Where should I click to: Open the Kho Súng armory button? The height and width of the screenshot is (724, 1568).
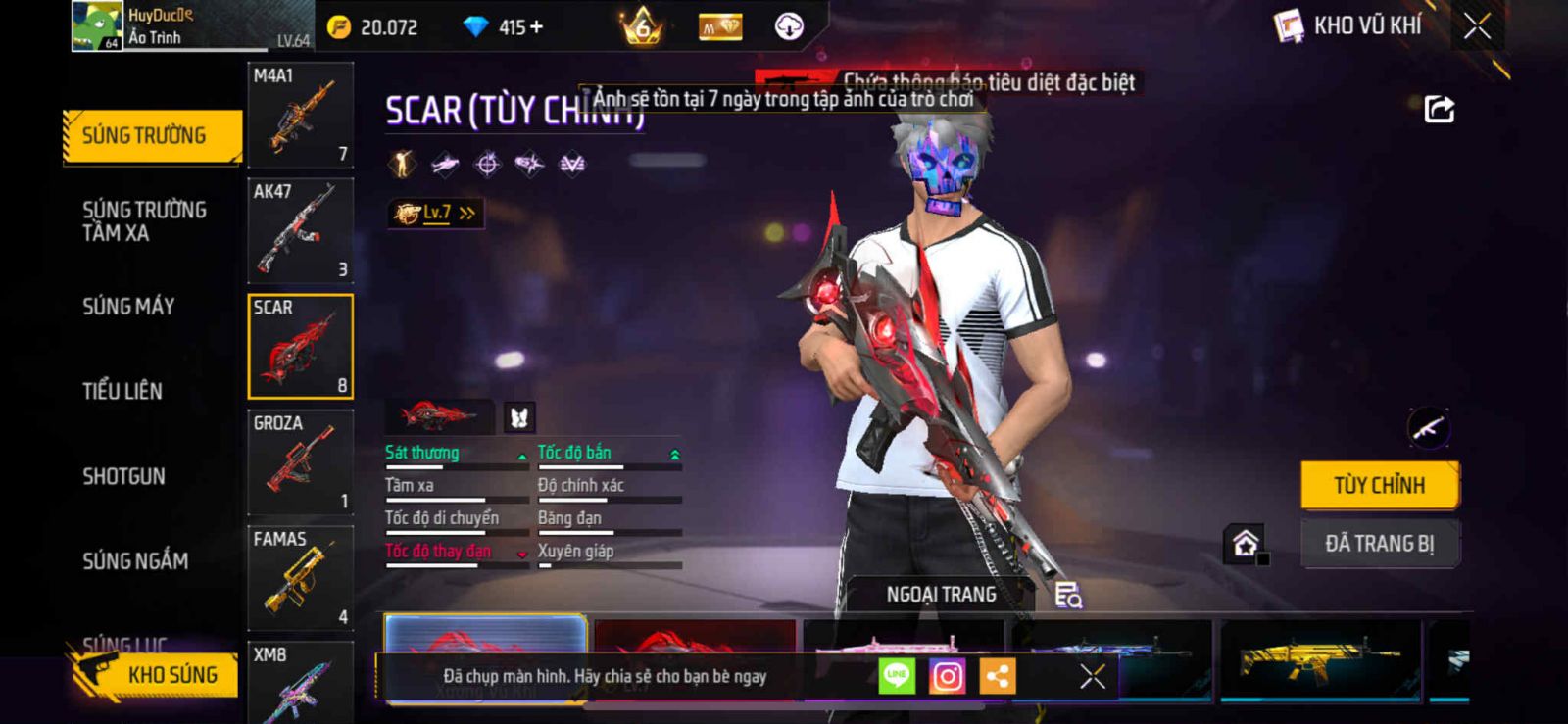click(155, 674)
